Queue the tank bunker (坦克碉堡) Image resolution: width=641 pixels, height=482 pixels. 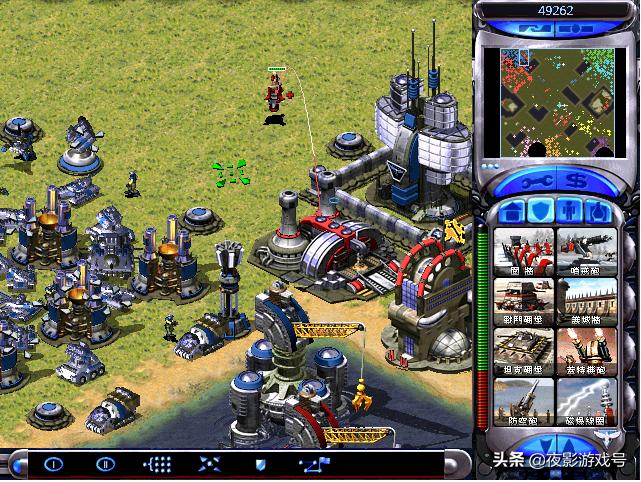523,350
